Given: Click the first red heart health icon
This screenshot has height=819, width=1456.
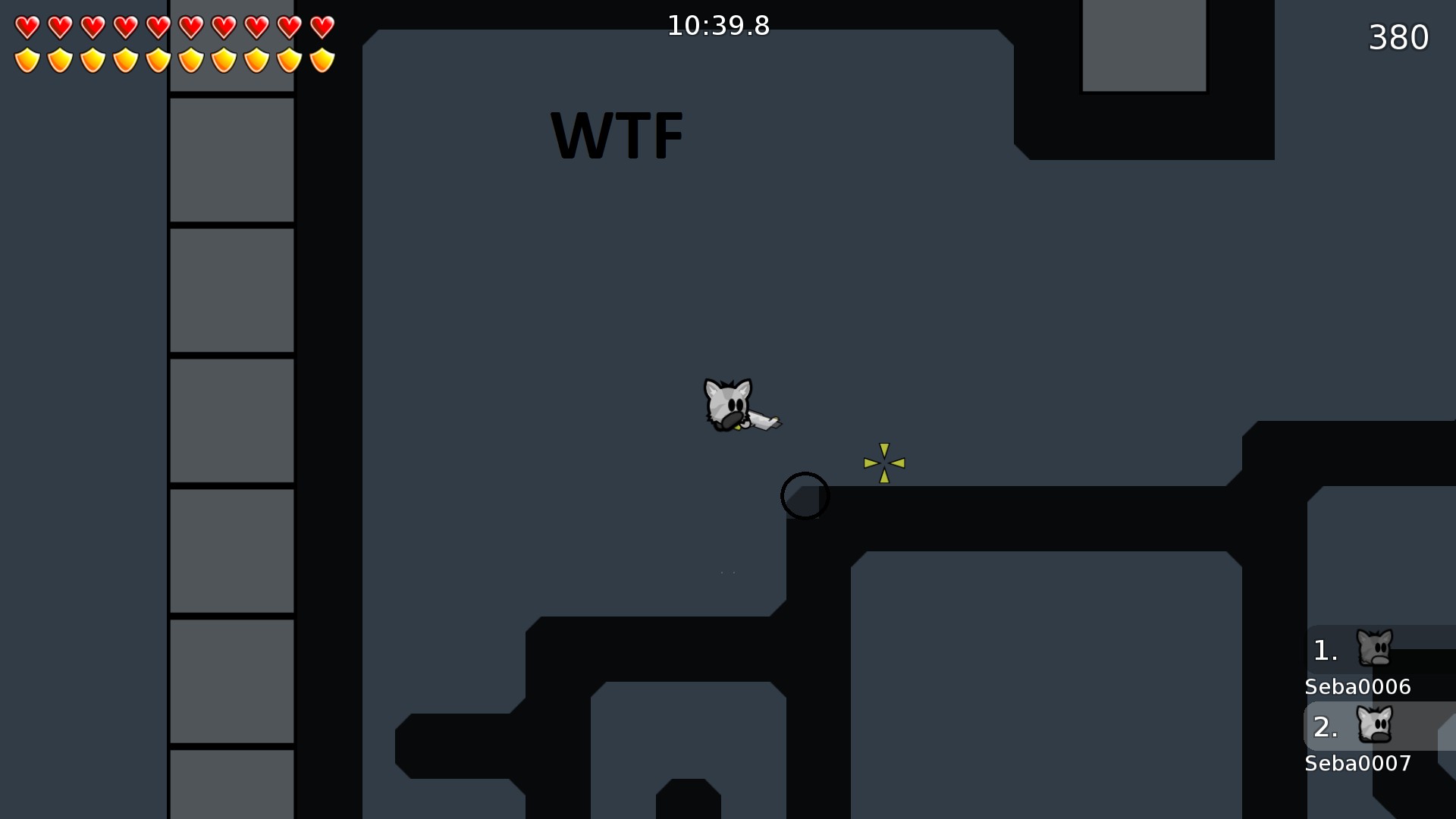Looking at the screenshot, I should (x=26, y=27).
